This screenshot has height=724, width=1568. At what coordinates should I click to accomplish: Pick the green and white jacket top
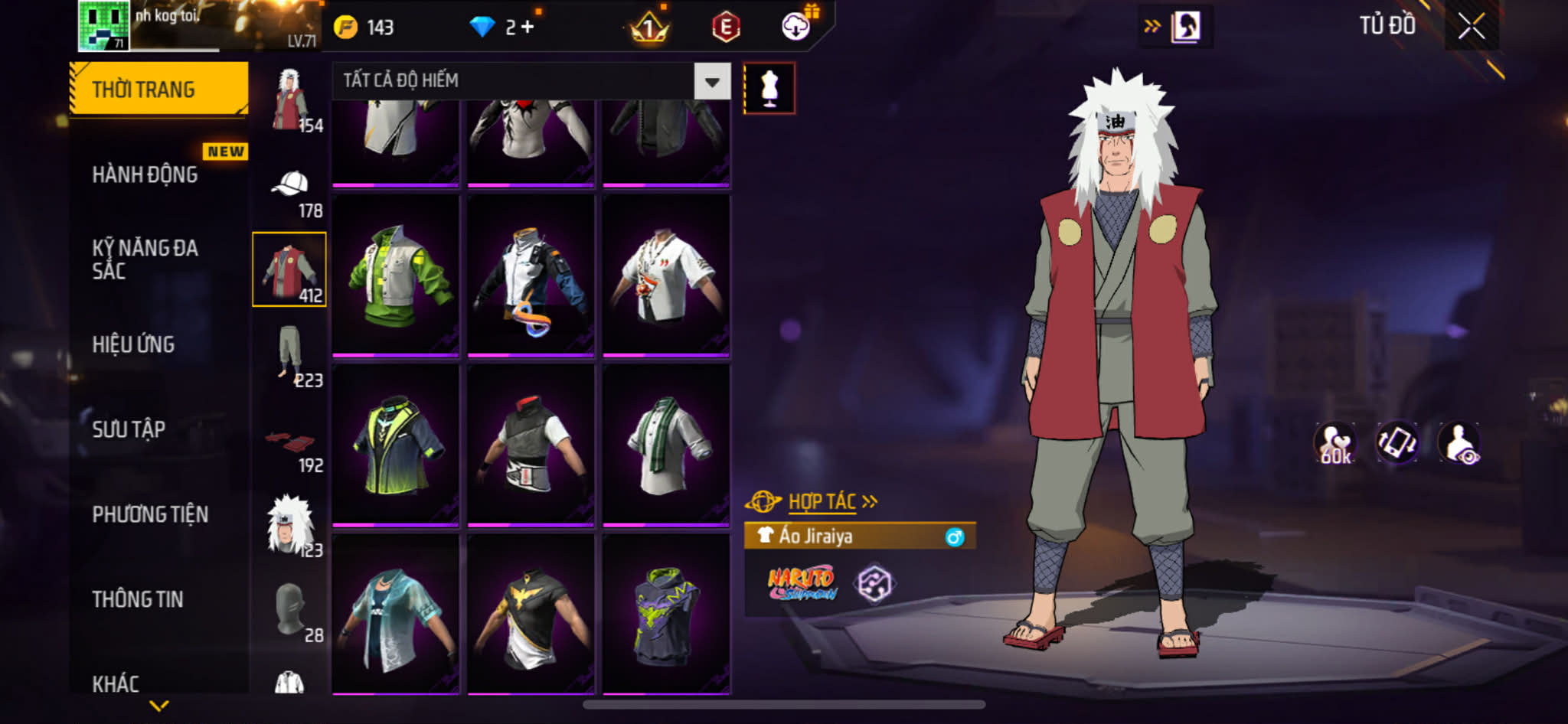395,276
